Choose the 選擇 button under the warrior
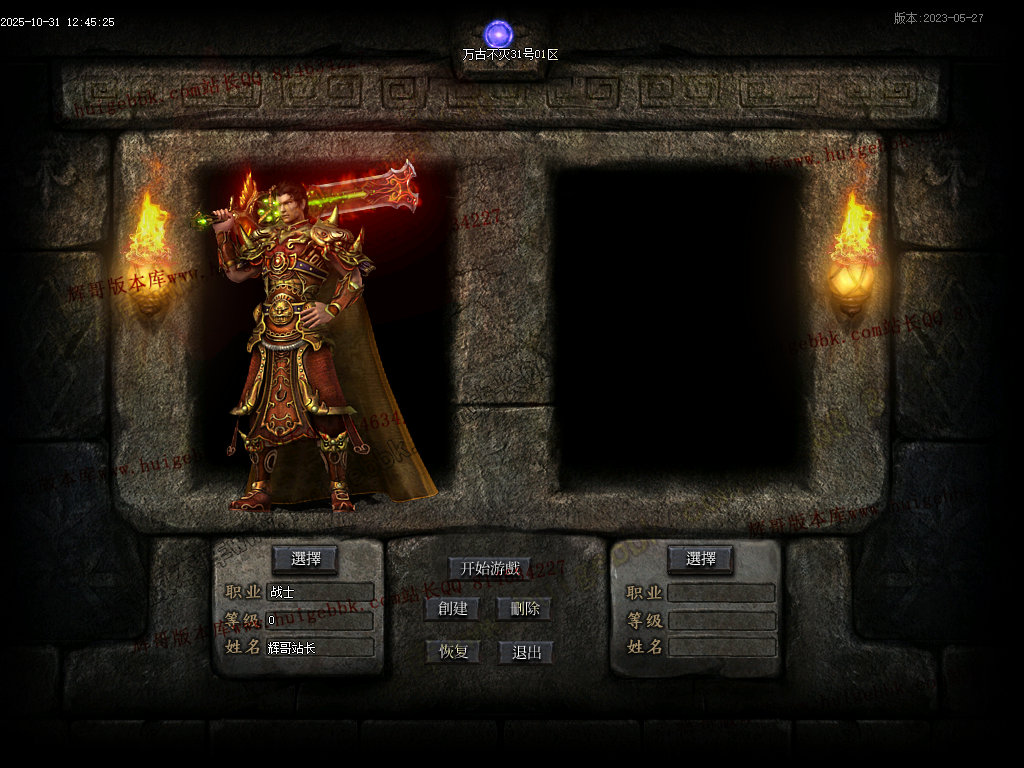 point(305,559)
